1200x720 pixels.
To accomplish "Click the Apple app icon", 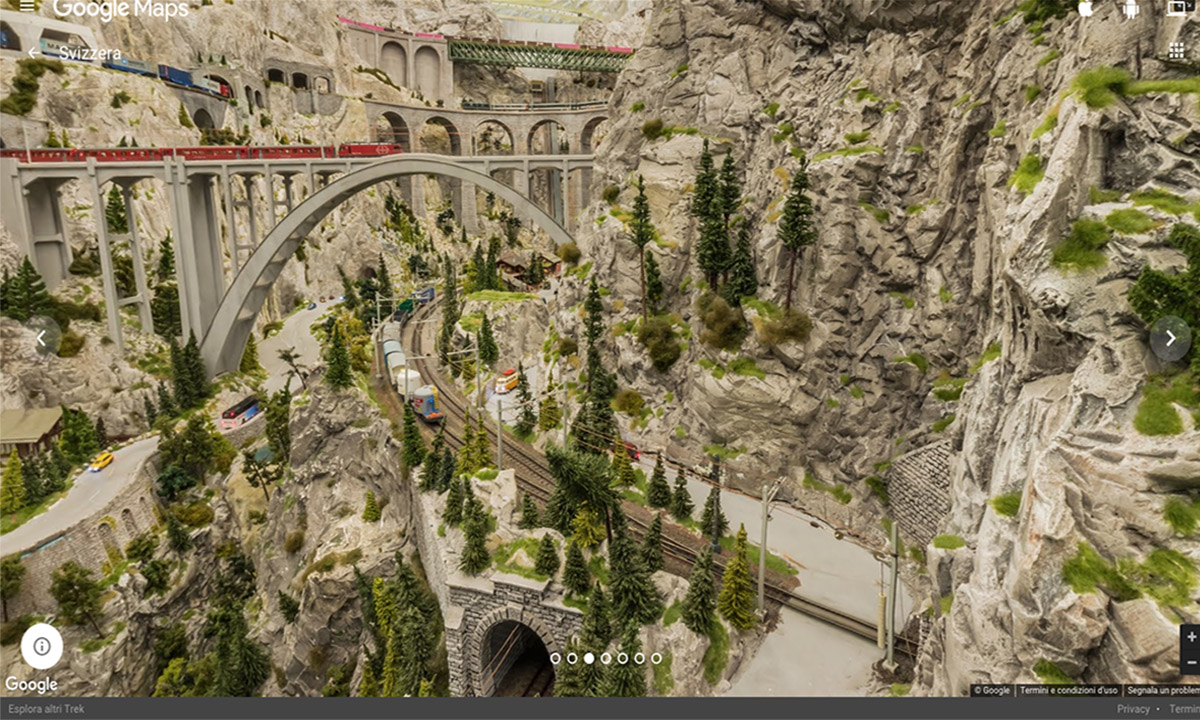I will (x=1086, y=9).
